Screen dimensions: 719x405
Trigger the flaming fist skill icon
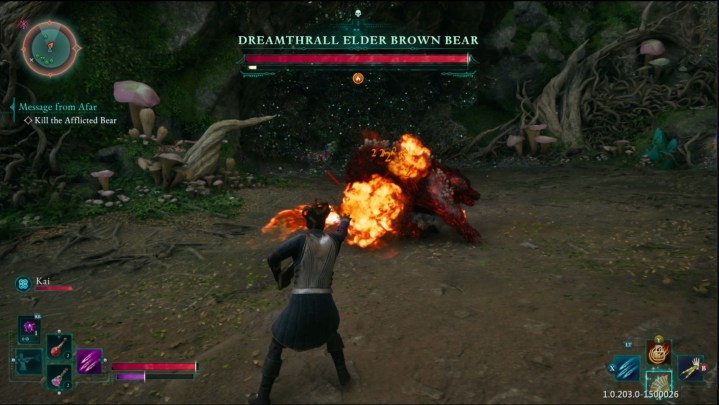[x=658, y=352]
